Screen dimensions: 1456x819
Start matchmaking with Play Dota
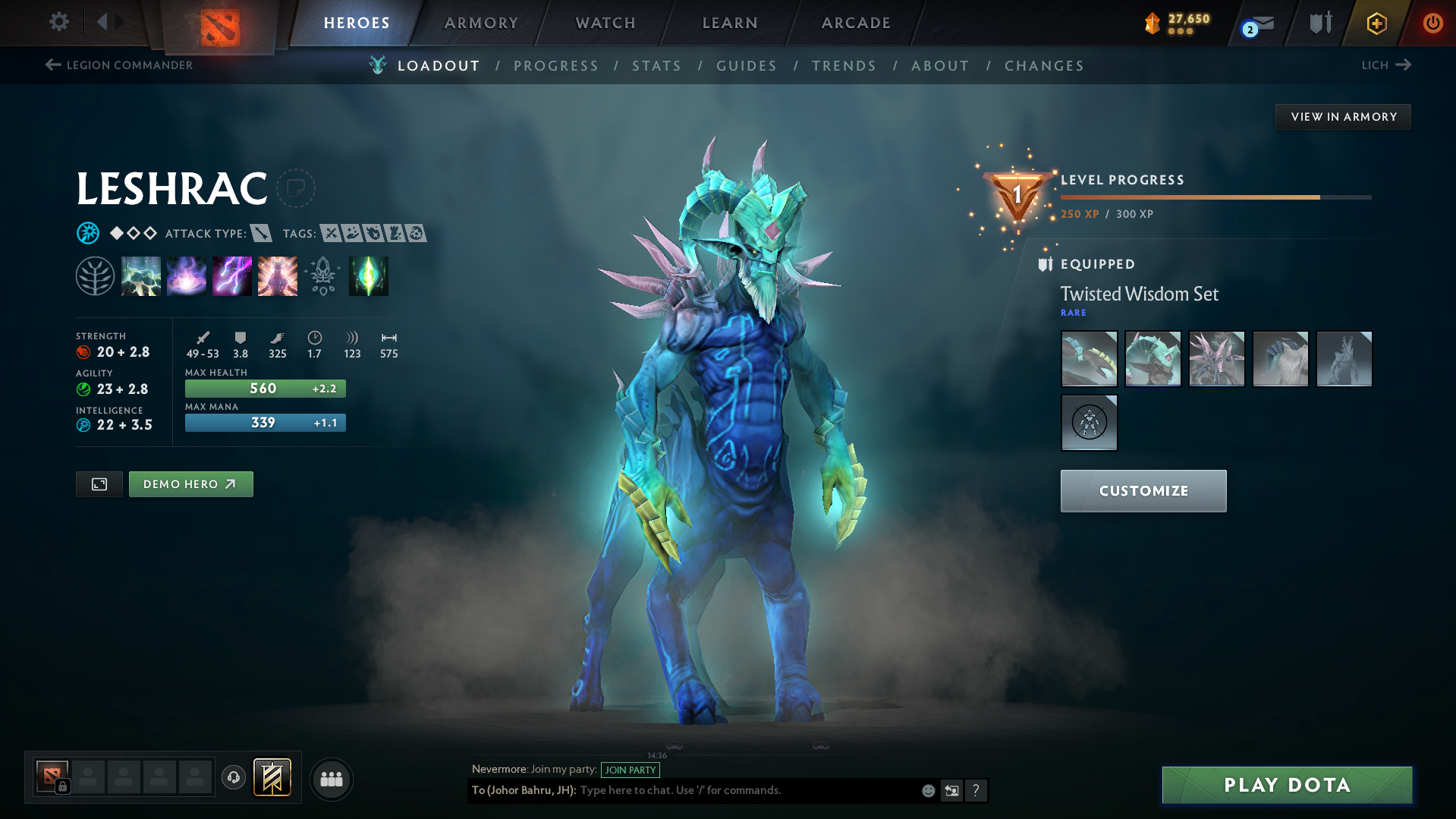pyautogui.click(x=1287, y=785)
